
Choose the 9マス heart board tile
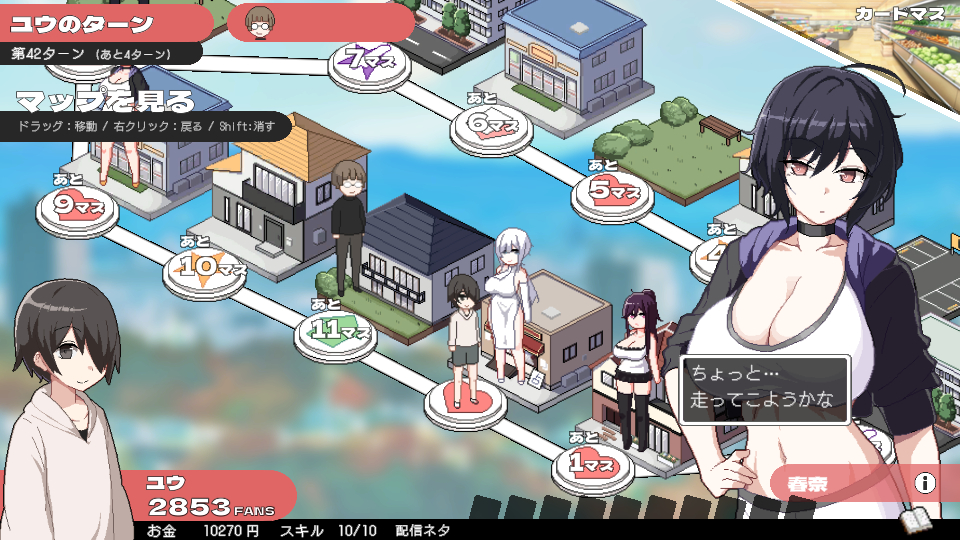coord(77,207)
